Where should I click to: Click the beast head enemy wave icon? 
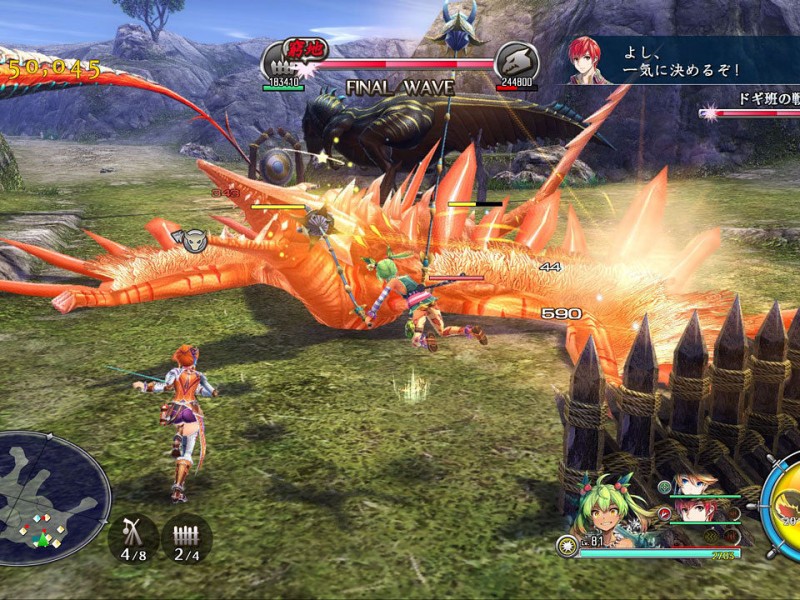[x=517, y=61]
